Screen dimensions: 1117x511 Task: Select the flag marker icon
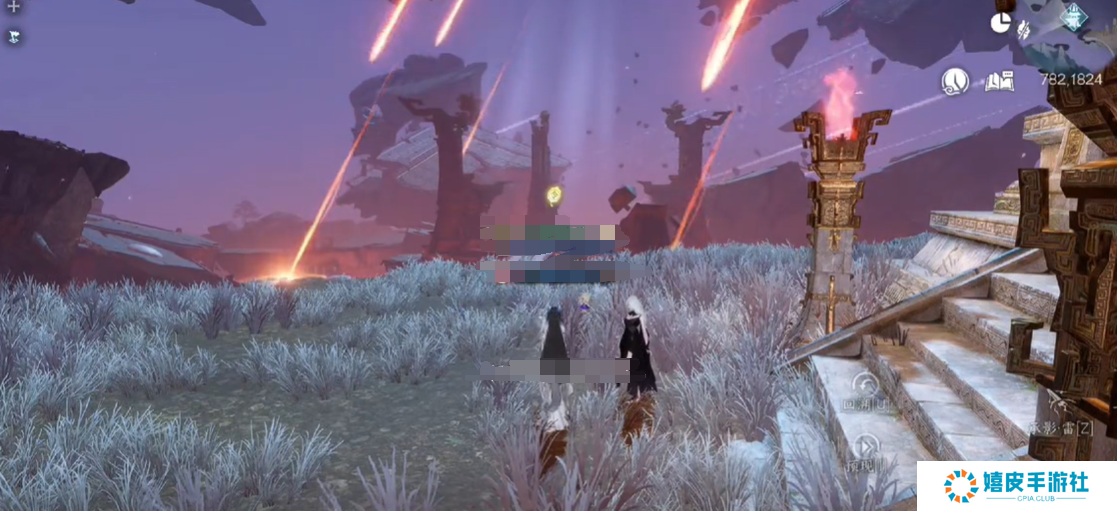click(x=14, y=36)
